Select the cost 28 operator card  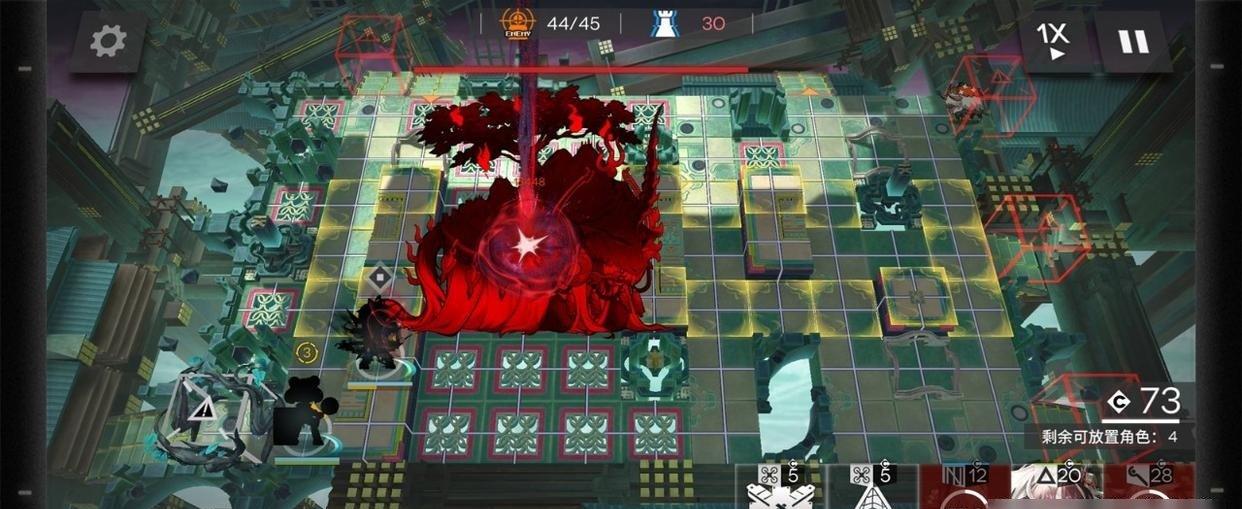tap(1148, 487)
